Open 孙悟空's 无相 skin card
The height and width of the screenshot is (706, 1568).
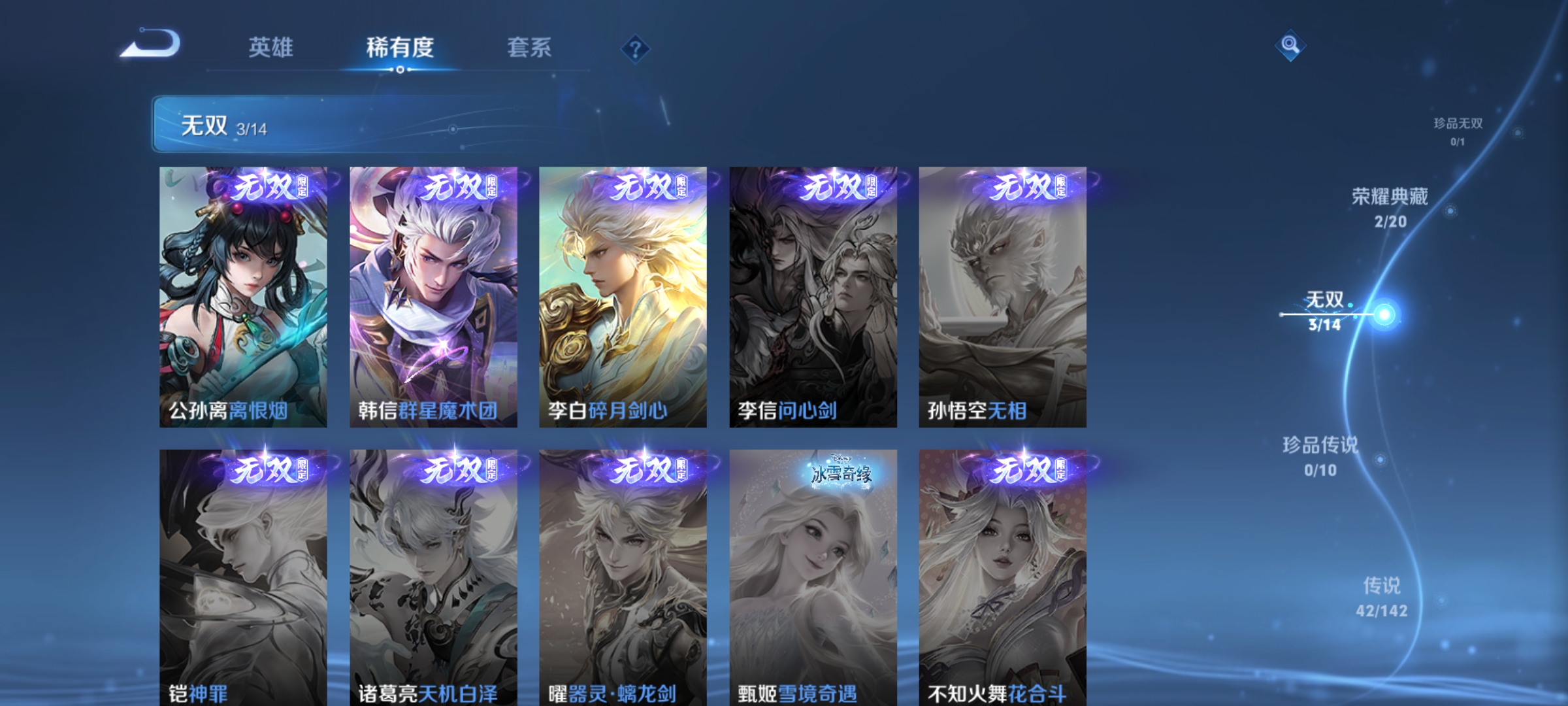1003,294
